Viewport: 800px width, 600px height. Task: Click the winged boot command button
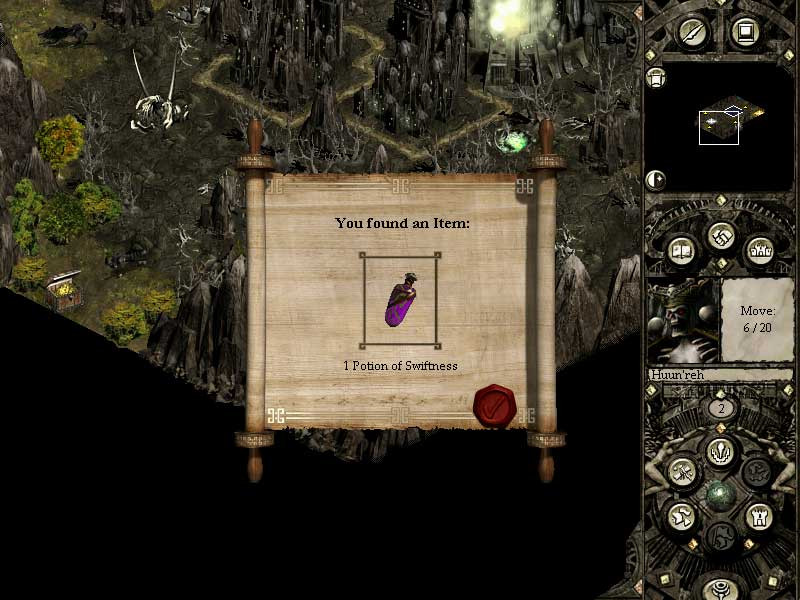[682, 516]
